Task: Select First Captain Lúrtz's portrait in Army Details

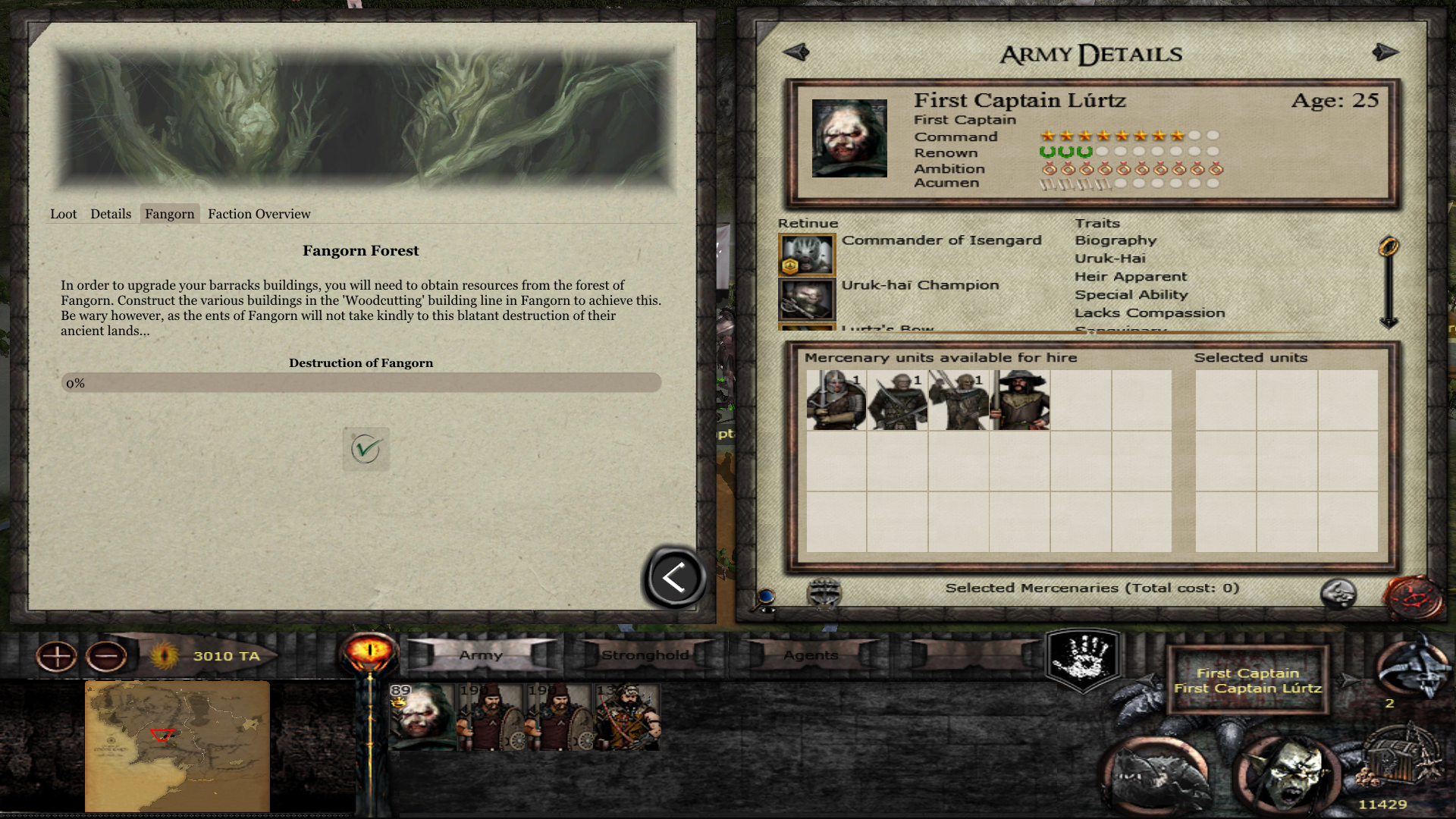Action: point(849,138)
